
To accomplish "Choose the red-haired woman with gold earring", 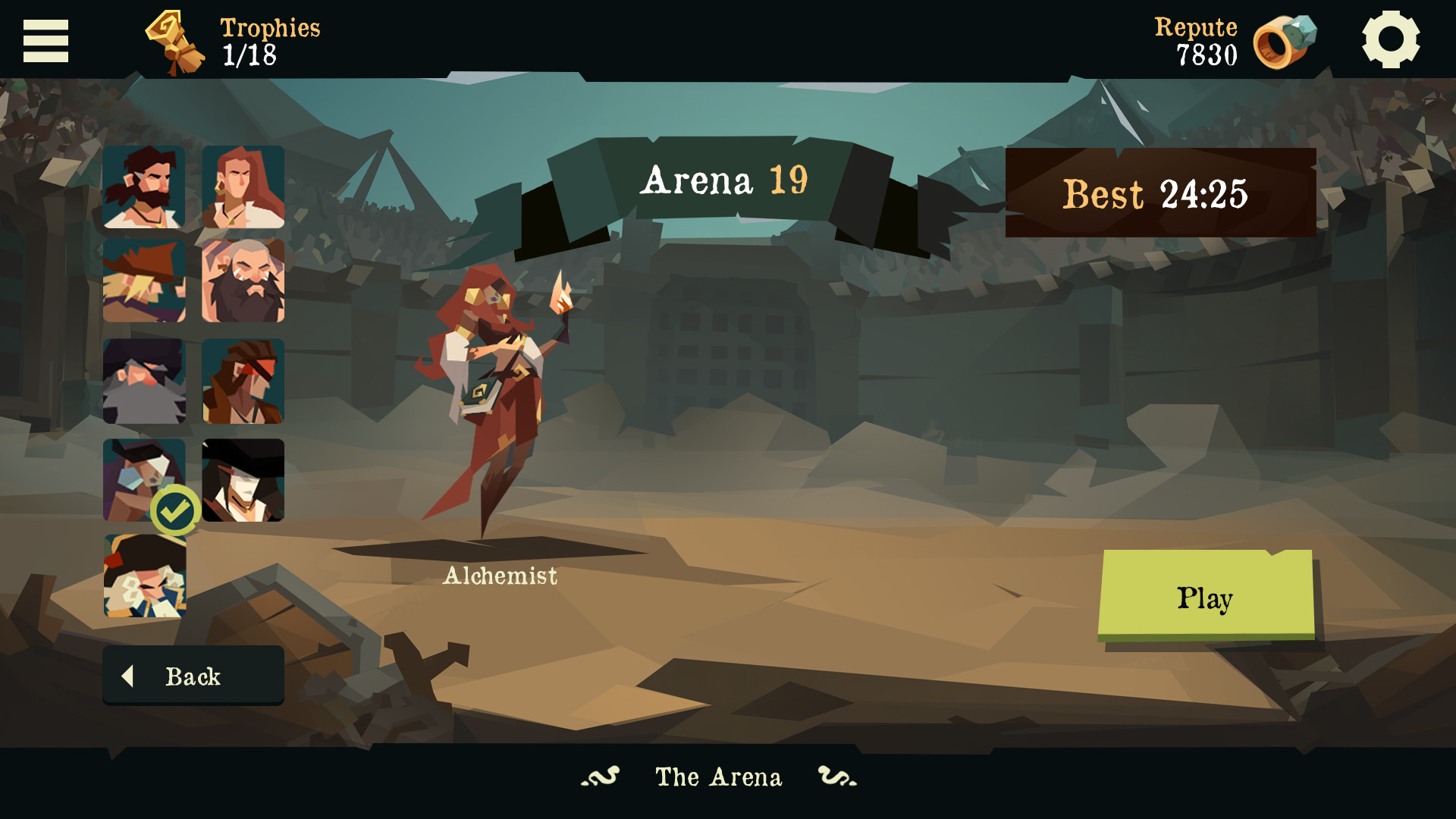I will point(243,187).
